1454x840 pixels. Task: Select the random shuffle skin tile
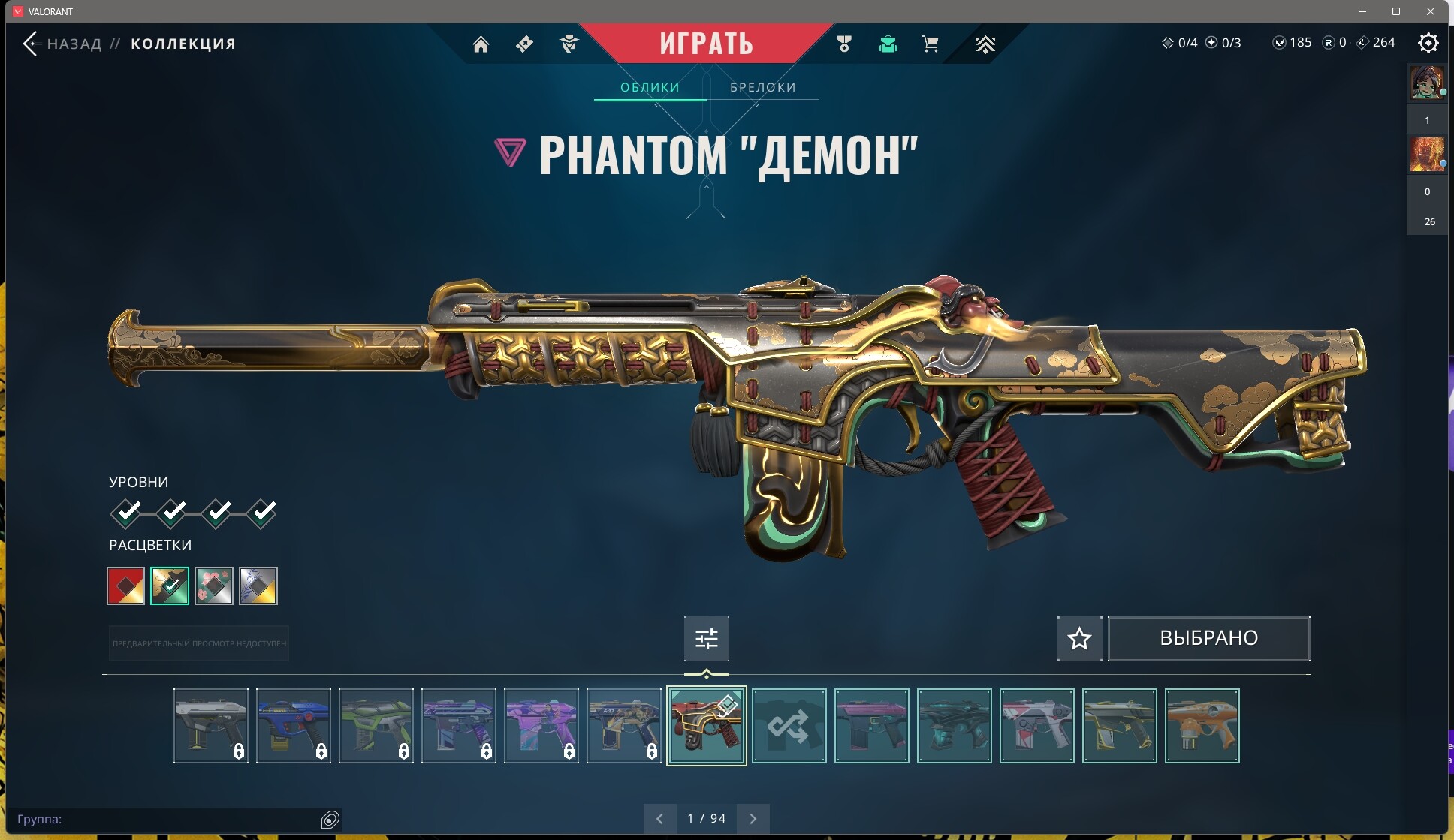tap(789, 726)
